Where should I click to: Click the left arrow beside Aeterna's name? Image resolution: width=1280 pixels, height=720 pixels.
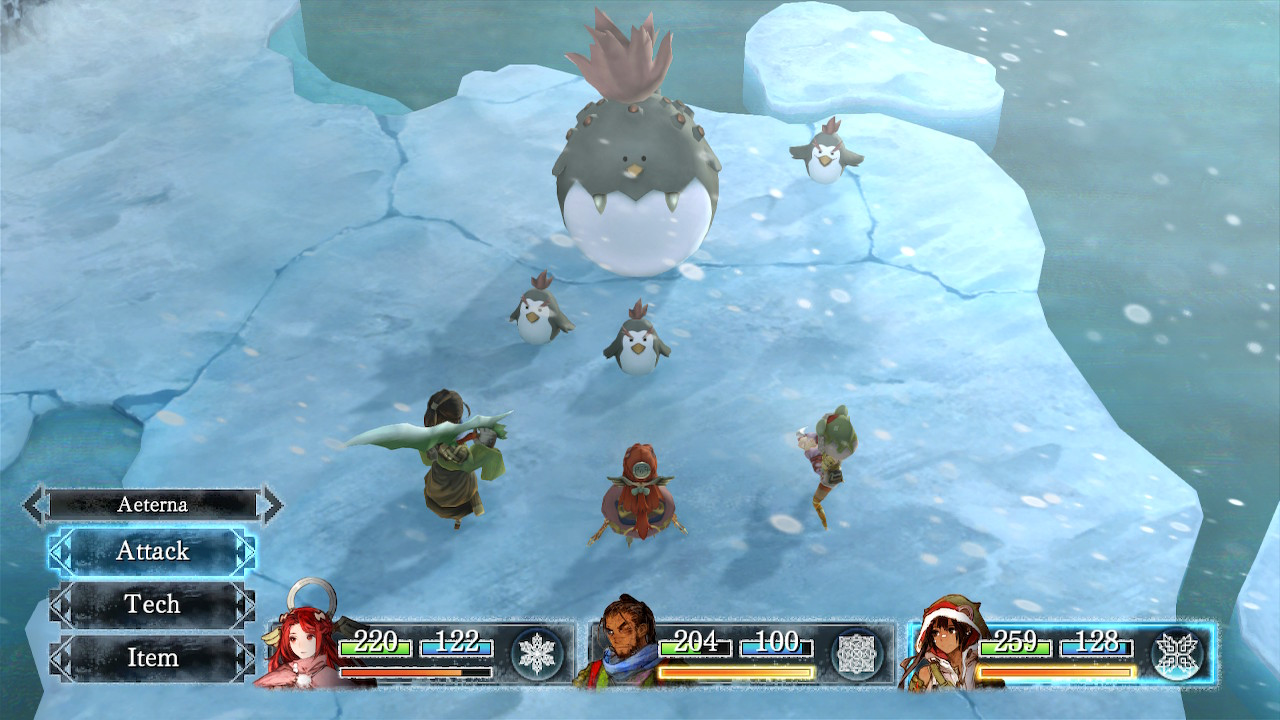[35, 505]
